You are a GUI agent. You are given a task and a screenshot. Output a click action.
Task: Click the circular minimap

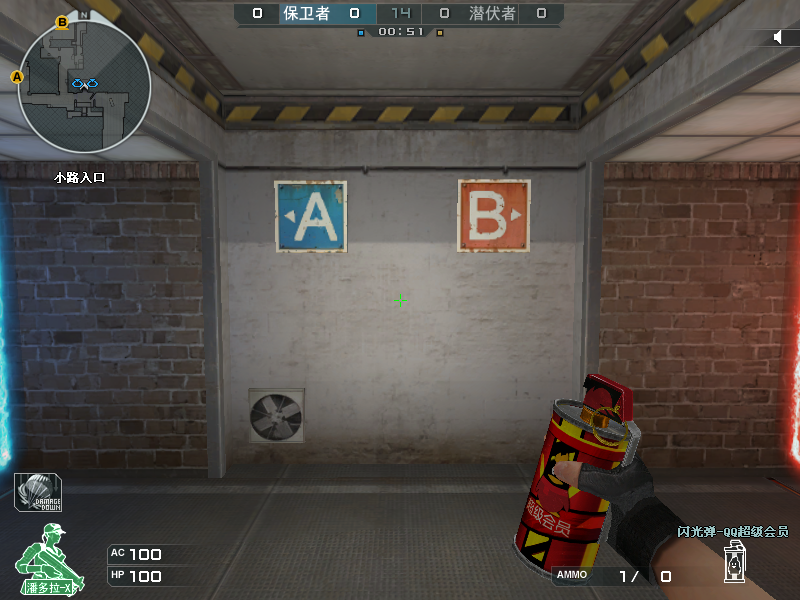(x=85, y=86)
